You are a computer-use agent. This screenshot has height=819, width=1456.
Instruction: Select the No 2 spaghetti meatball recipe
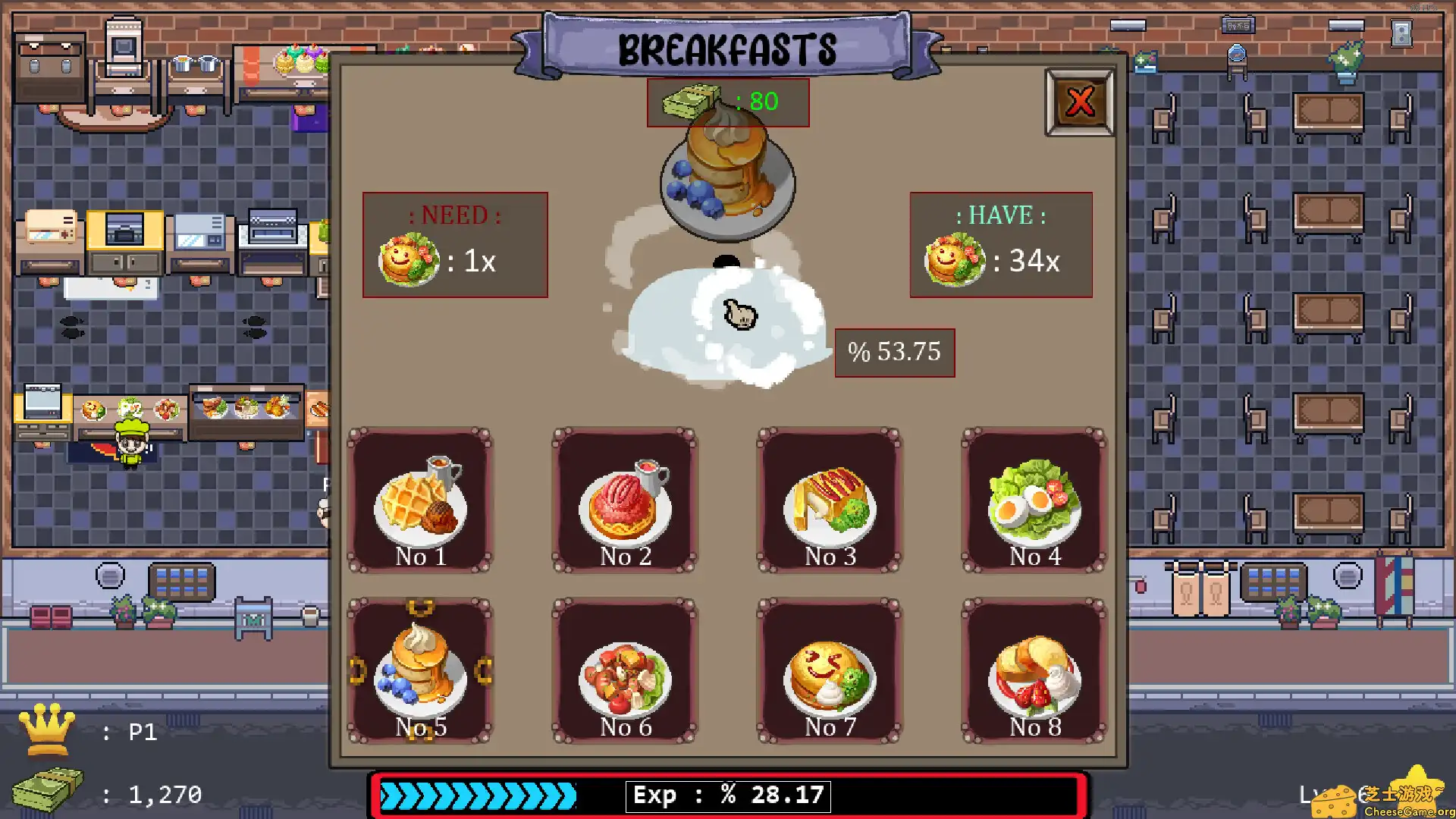pos(623,500)
